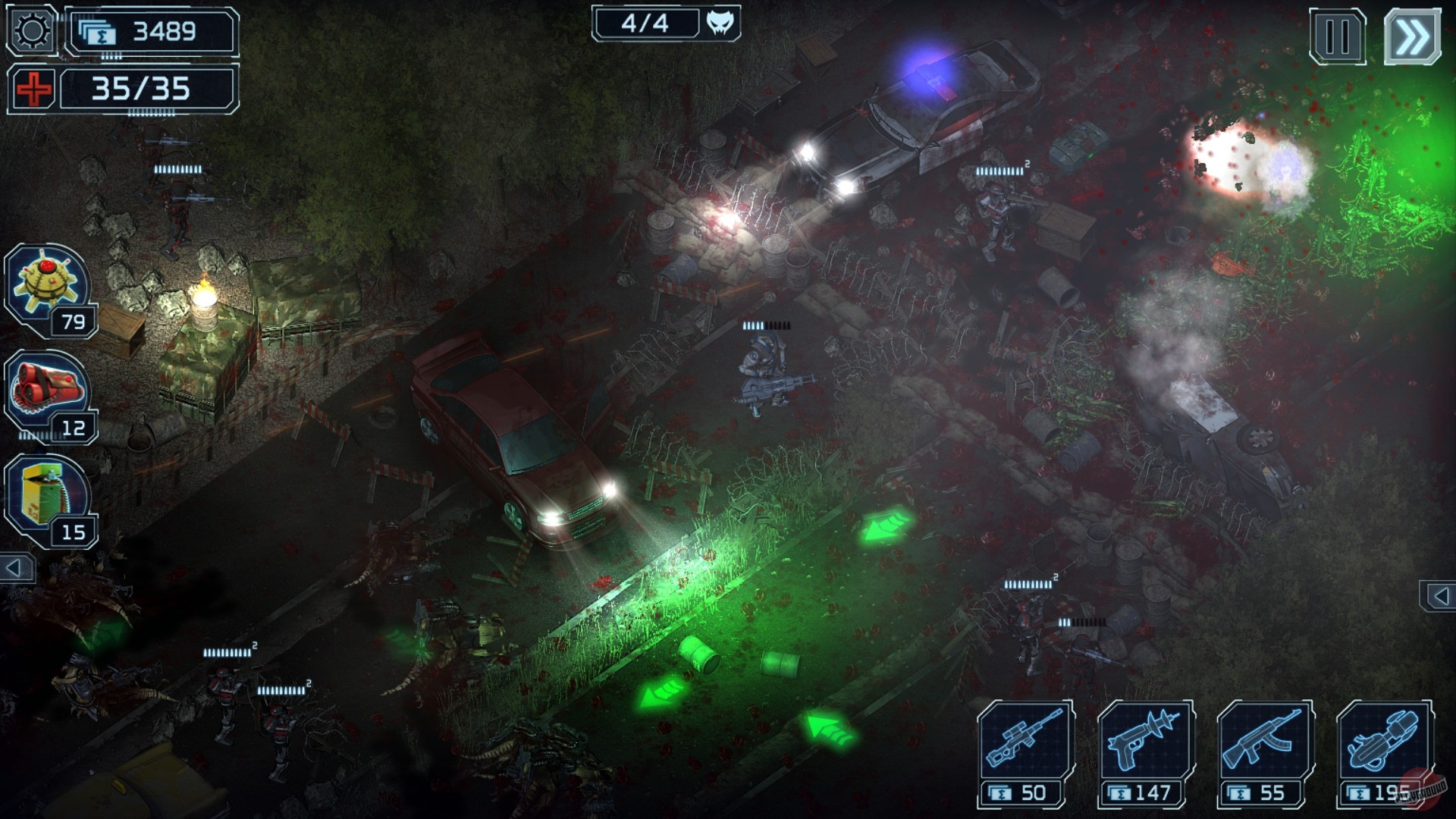1456x819 pixels.
Task: Check the 35/35 health readout
Action: tap(140, 89)
